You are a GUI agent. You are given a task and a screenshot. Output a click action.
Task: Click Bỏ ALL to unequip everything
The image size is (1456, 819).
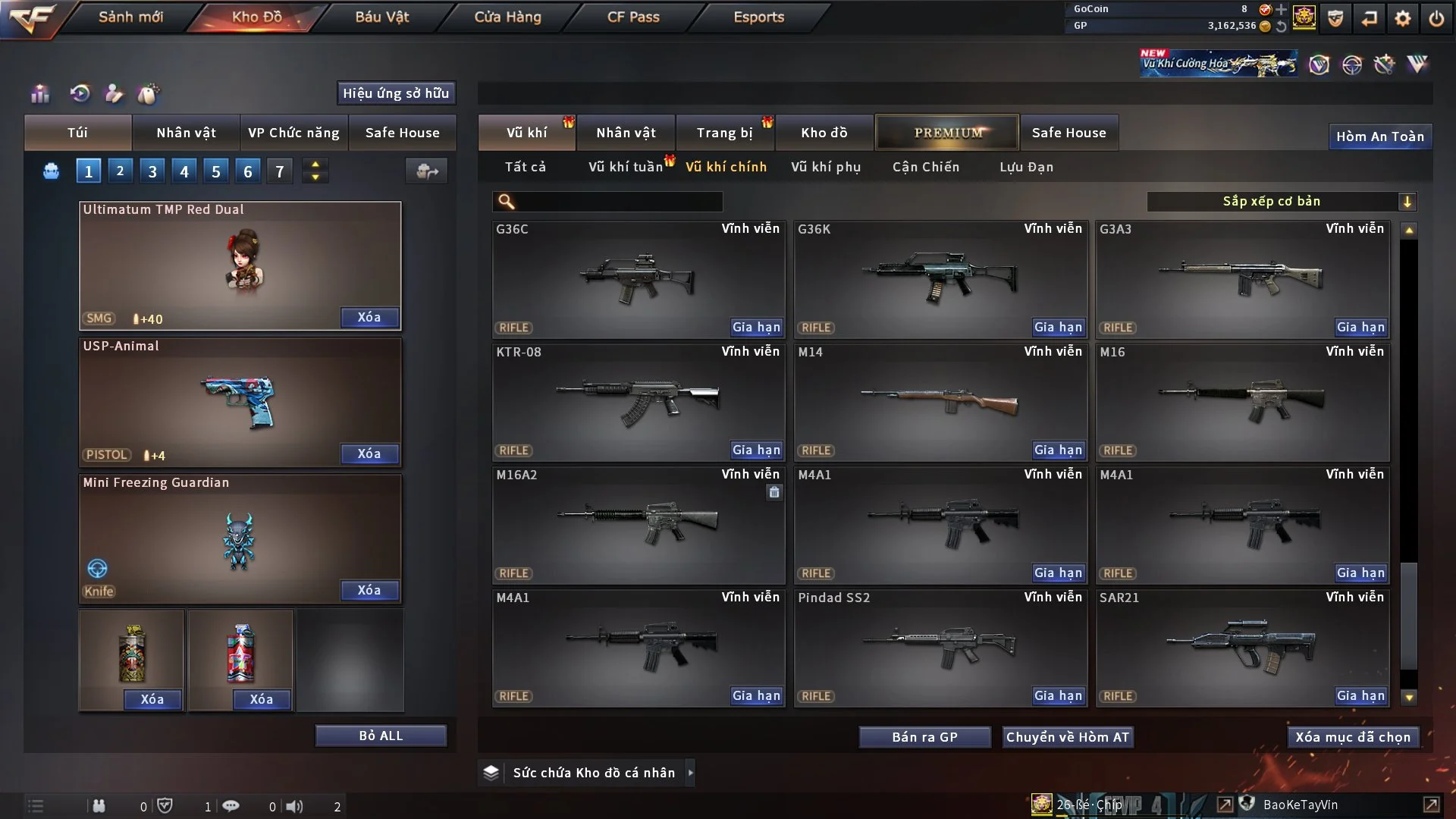pyautogui.click(x=381, y=736)
